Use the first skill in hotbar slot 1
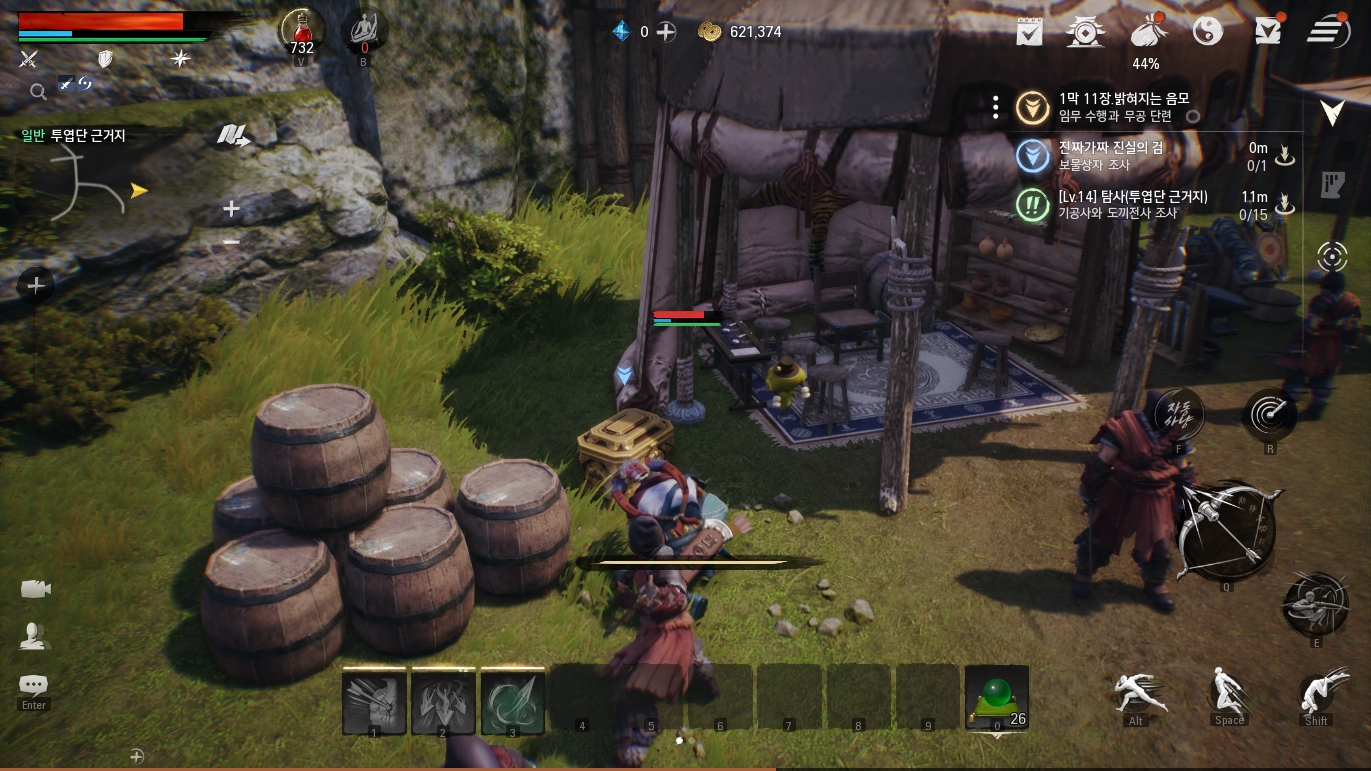1371x771 pixels. [374, 702]
